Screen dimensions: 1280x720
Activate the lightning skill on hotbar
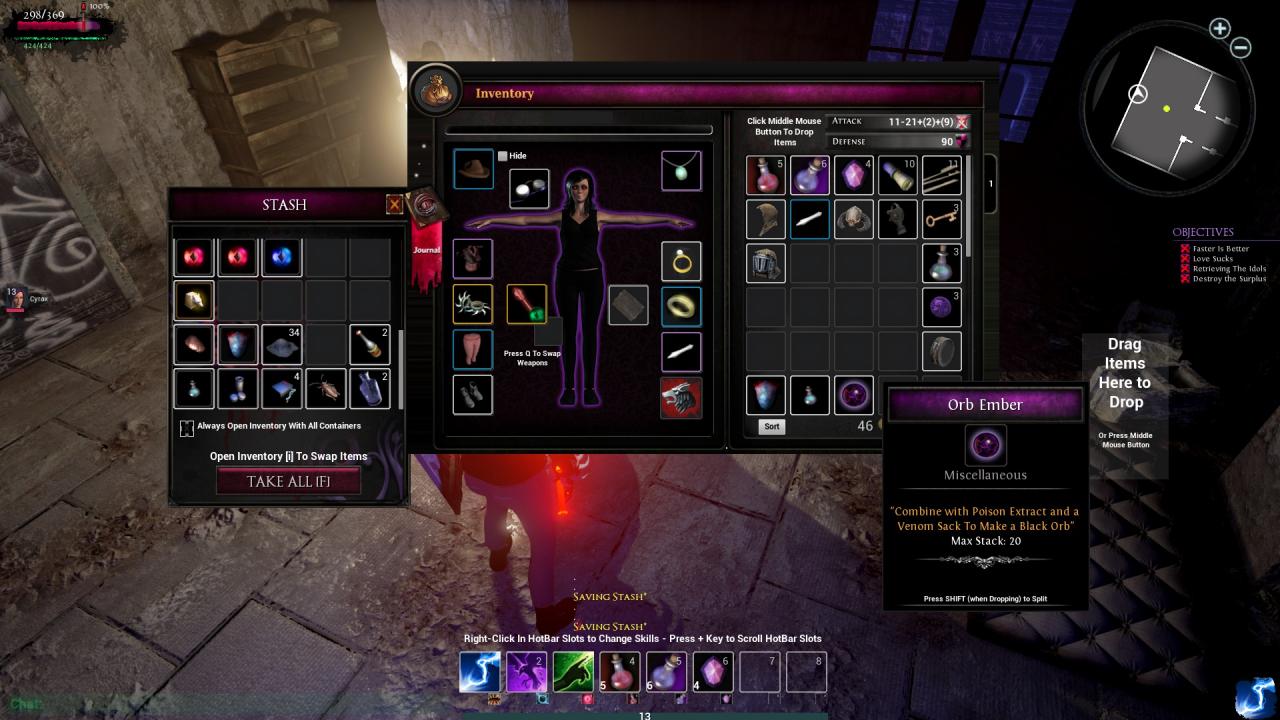(479, 672)
